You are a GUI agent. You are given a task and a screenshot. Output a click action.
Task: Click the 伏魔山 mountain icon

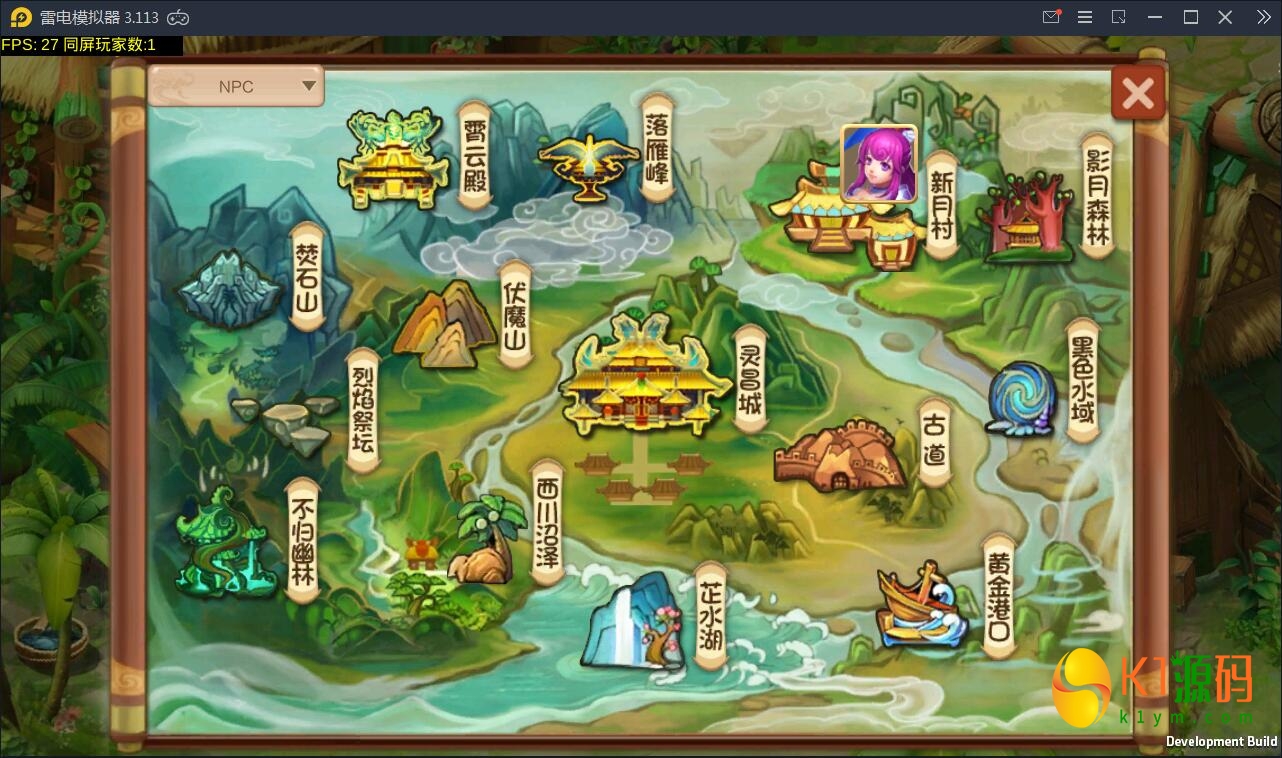point(445,320)
